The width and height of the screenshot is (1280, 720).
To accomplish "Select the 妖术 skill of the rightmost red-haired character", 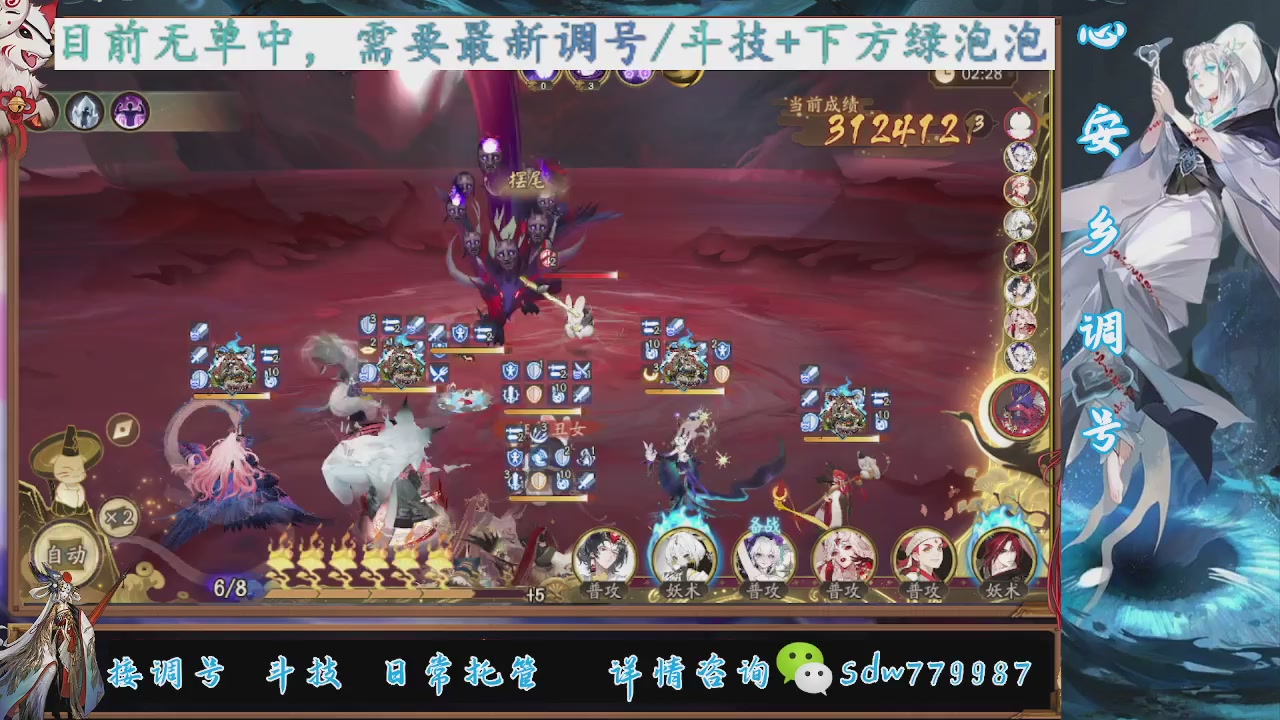I will point(1005,590).
